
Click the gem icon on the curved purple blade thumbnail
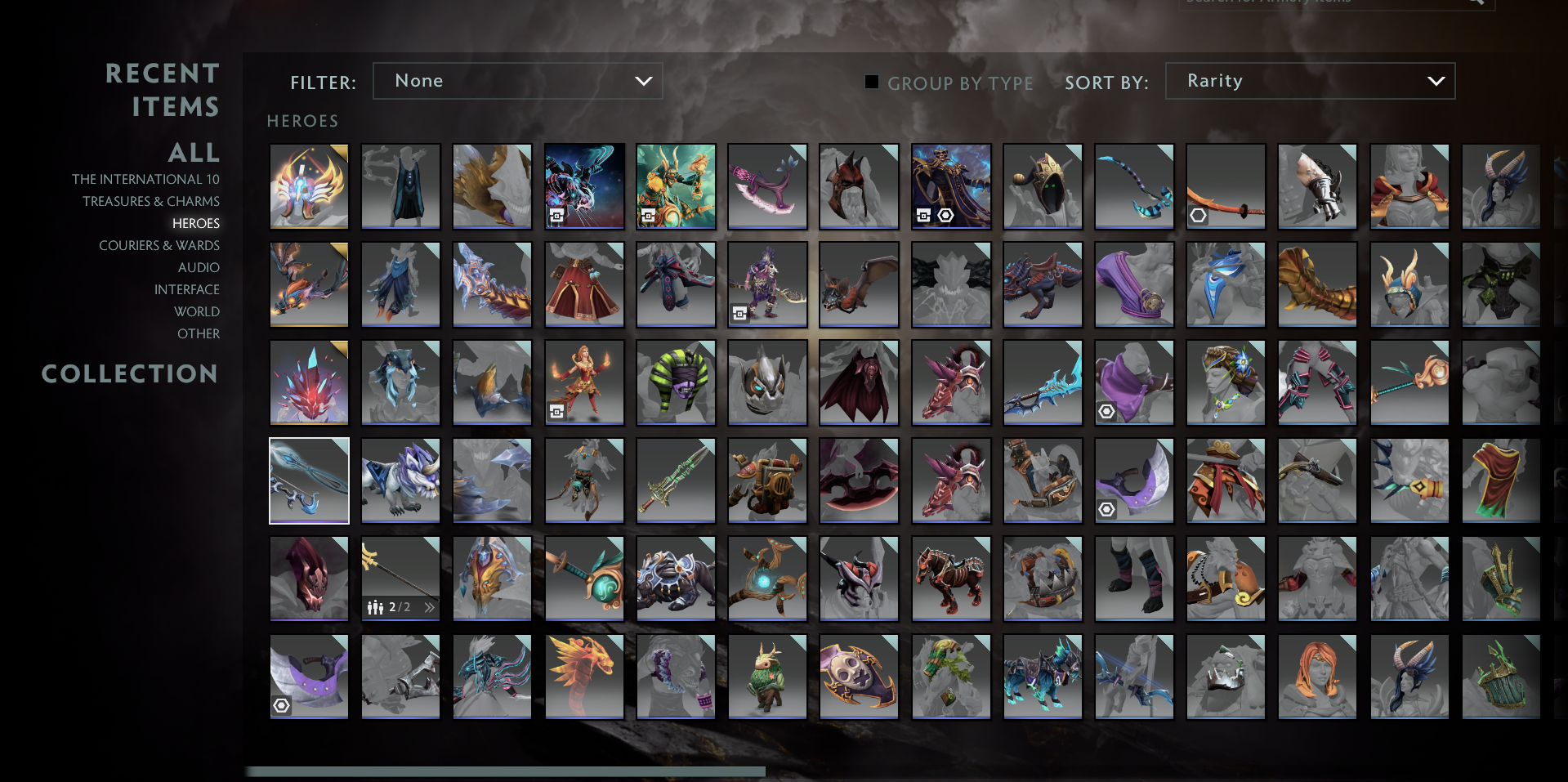pos(1107,509)
